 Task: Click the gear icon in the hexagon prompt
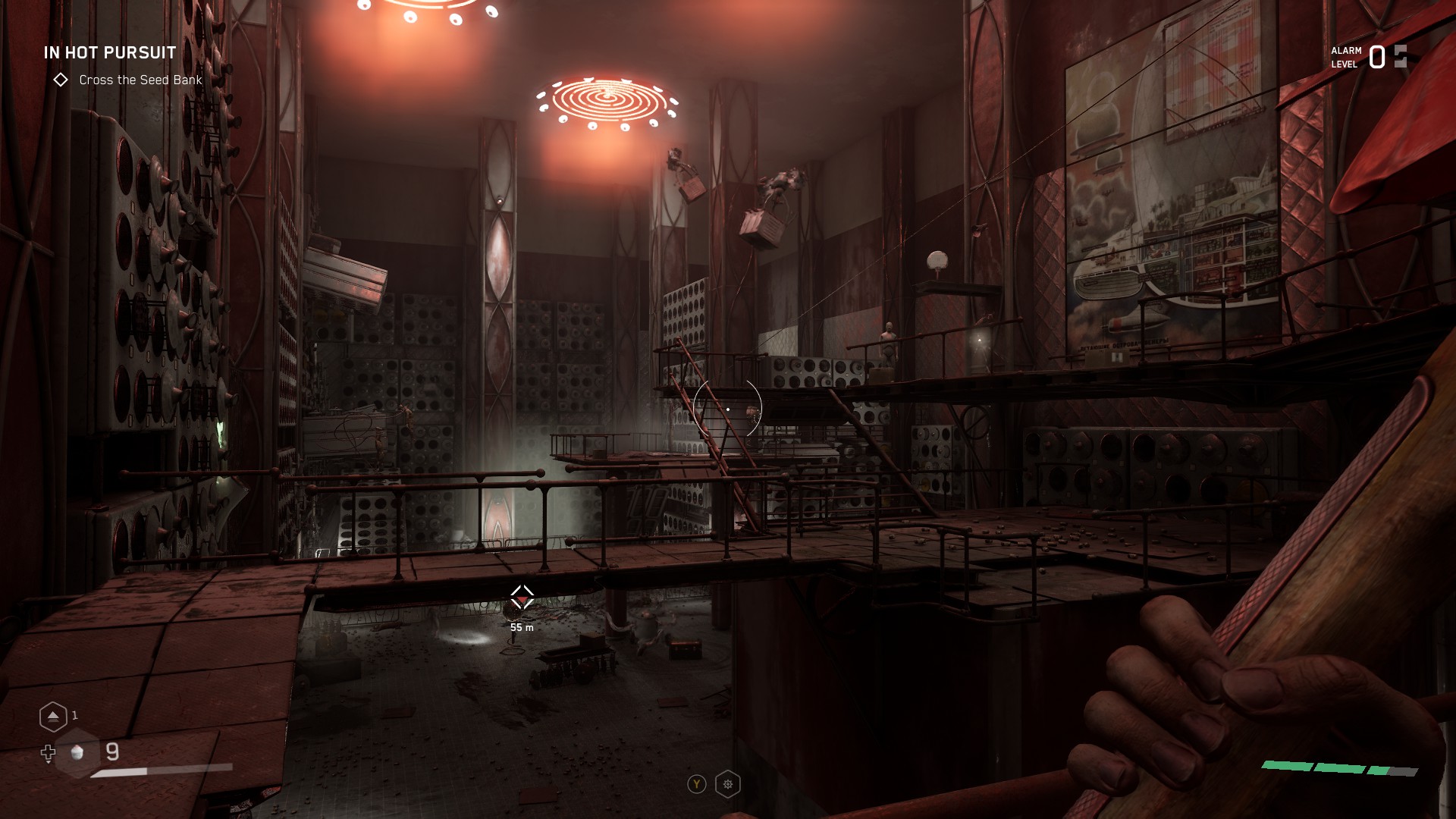coord(726,784)
